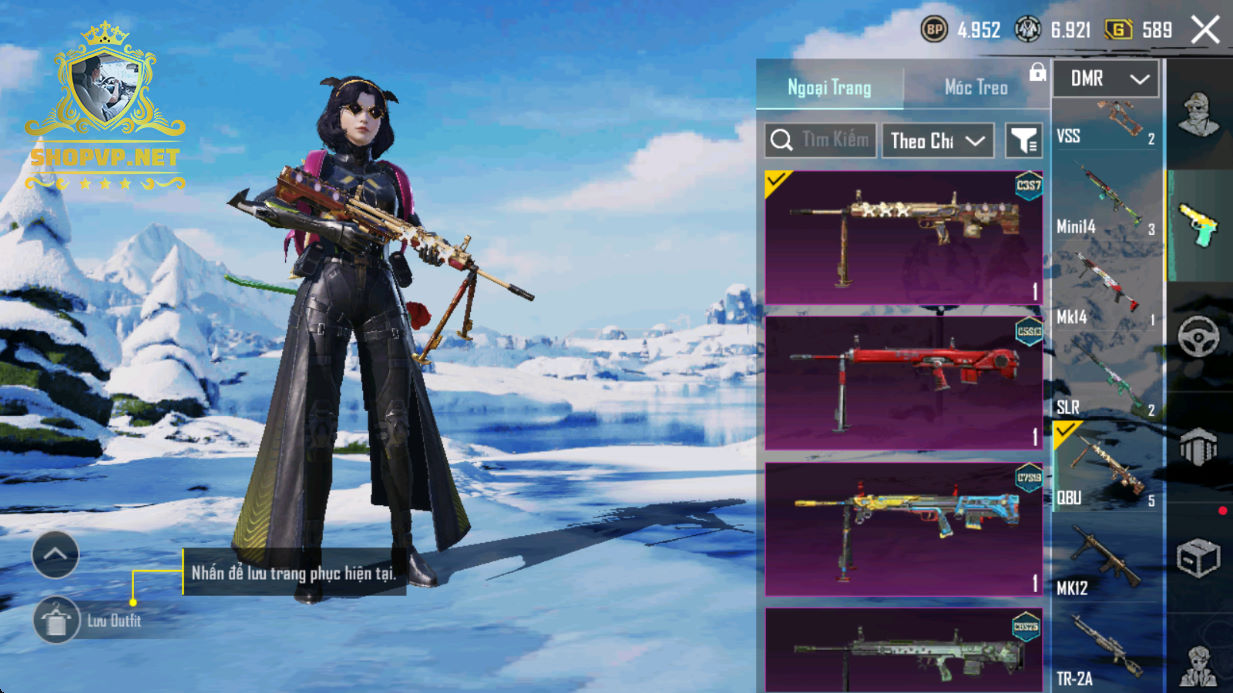Viewport: 1233px width, 693px height.
Task: Select the dark green QBU skin
Action: (903, 652)
